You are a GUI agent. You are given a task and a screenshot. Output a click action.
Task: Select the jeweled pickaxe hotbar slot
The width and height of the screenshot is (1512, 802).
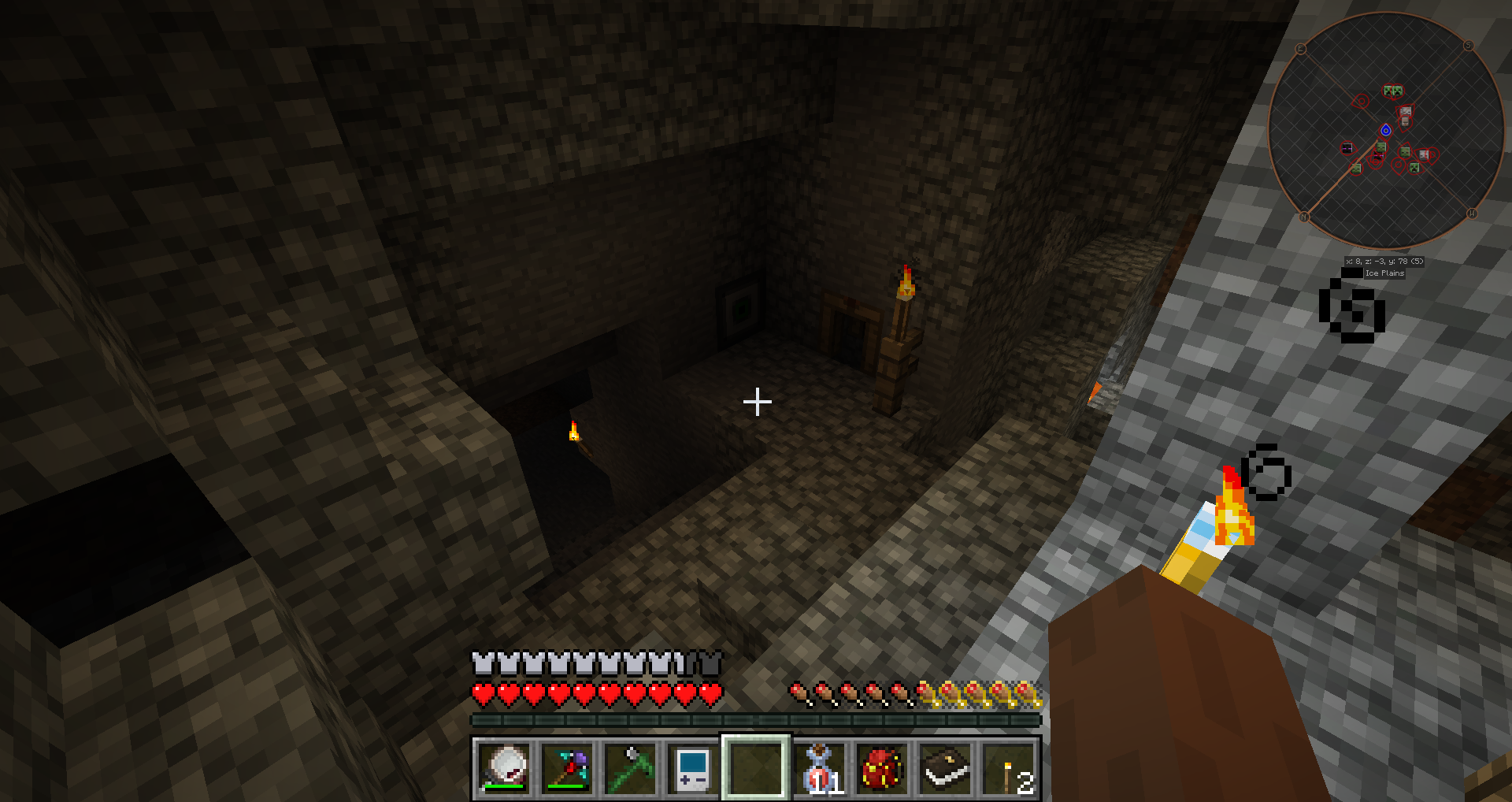[567, 768]
